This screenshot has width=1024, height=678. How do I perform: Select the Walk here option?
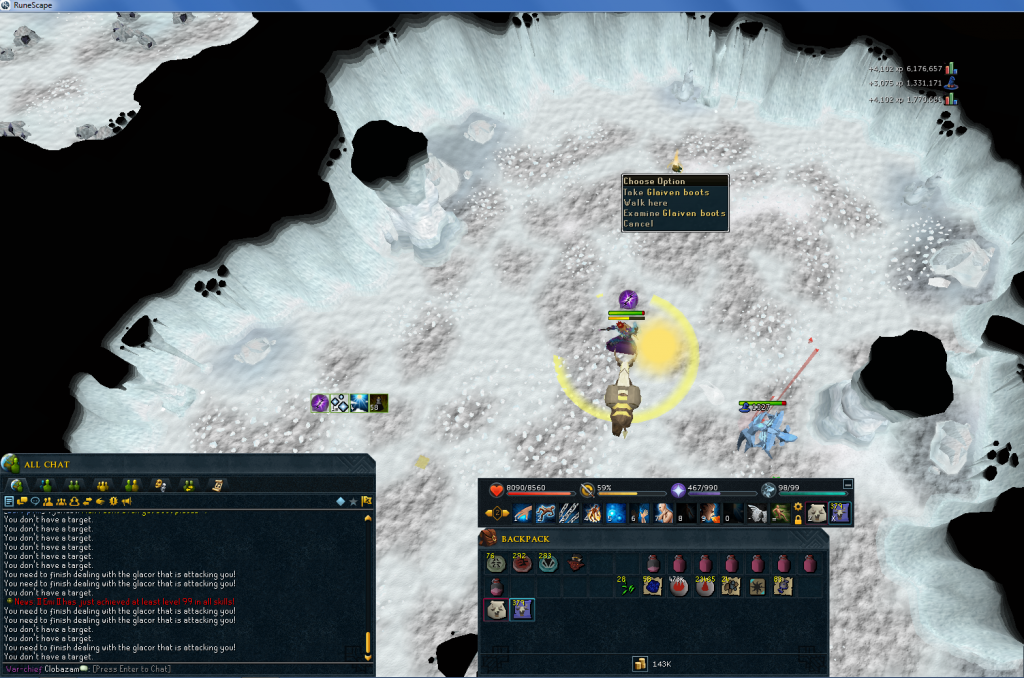click(x=646, y=203)
